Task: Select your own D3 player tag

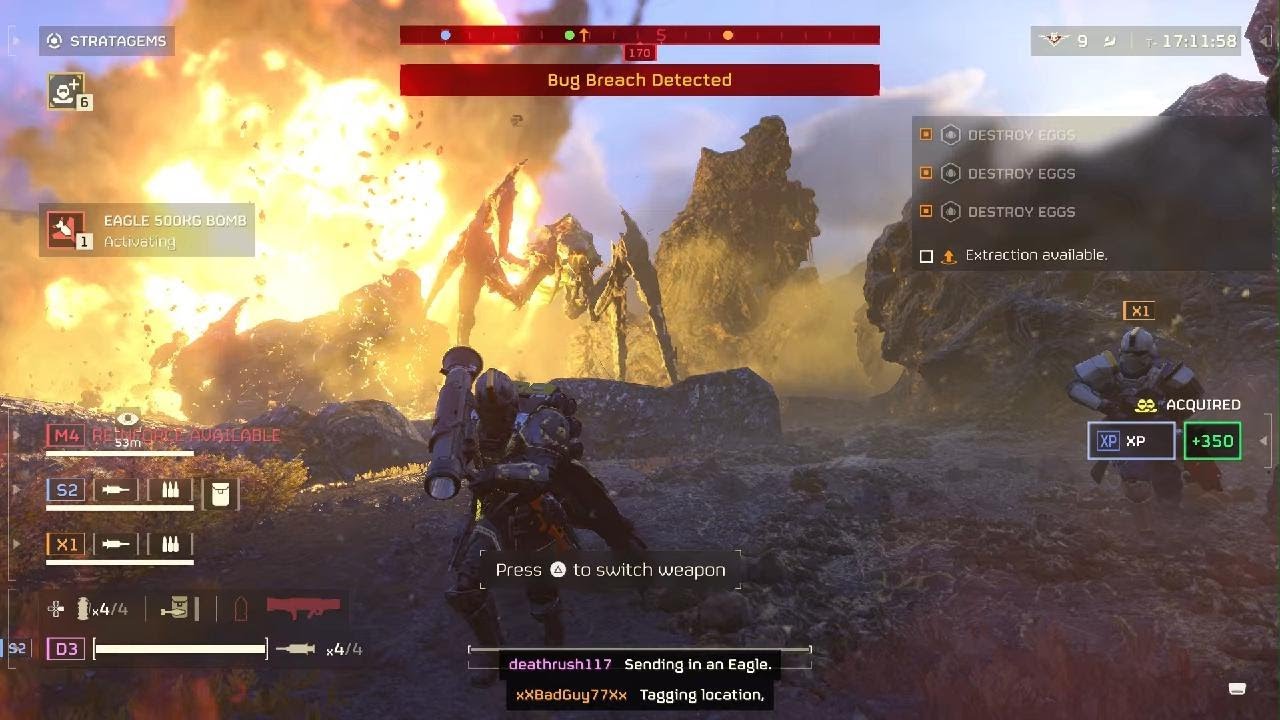Action: click(x=66, y=649)
